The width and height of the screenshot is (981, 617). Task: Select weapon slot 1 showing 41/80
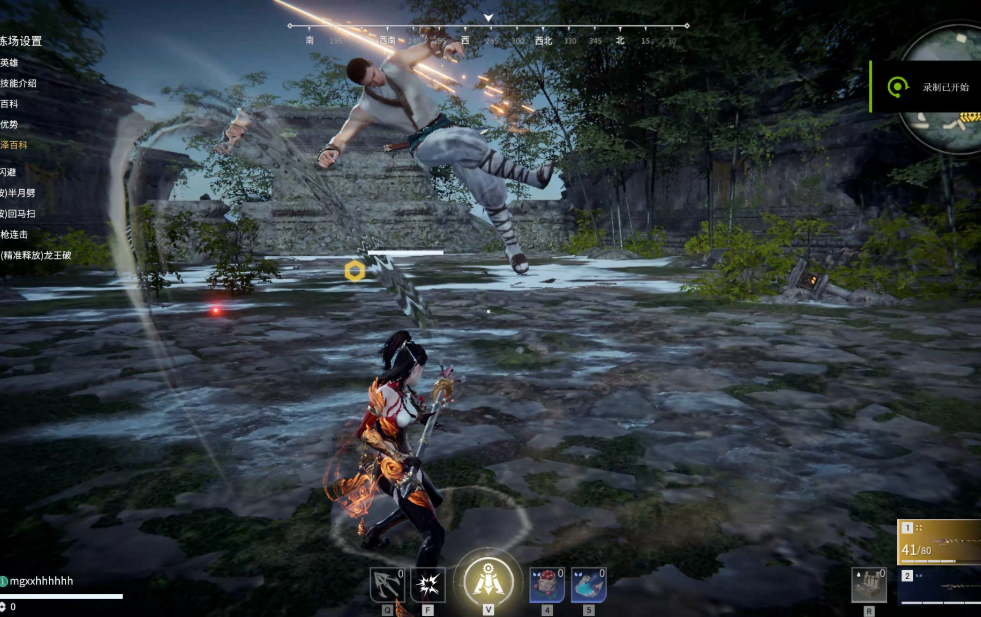pos(939,541)
